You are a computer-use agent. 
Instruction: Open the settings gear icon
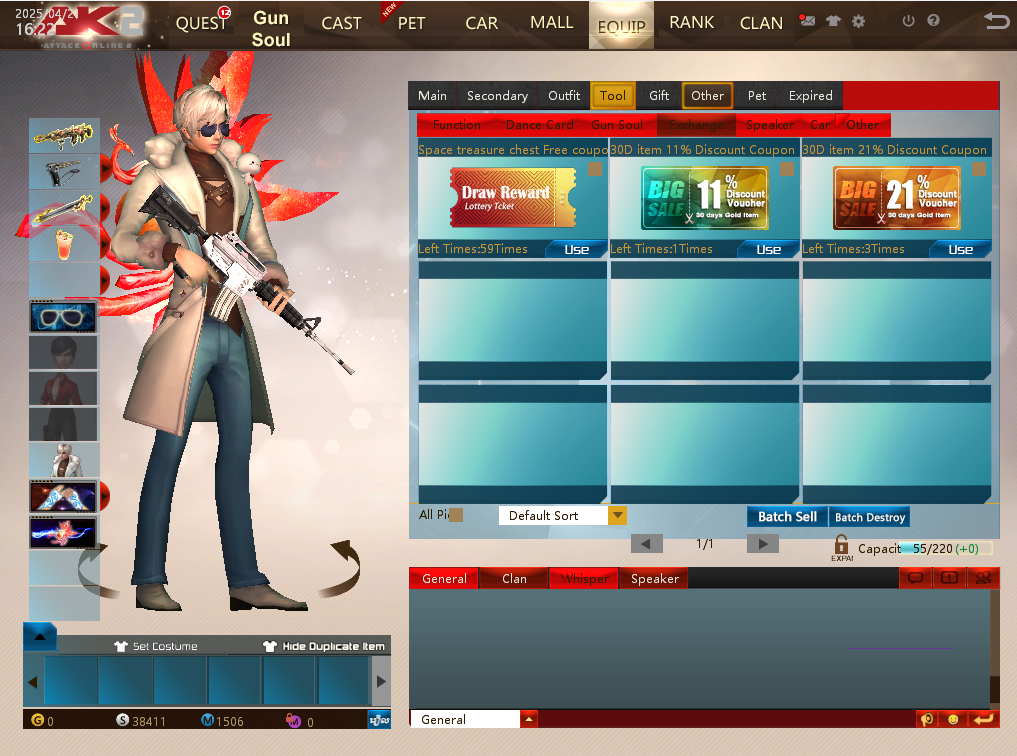point(858,21)
